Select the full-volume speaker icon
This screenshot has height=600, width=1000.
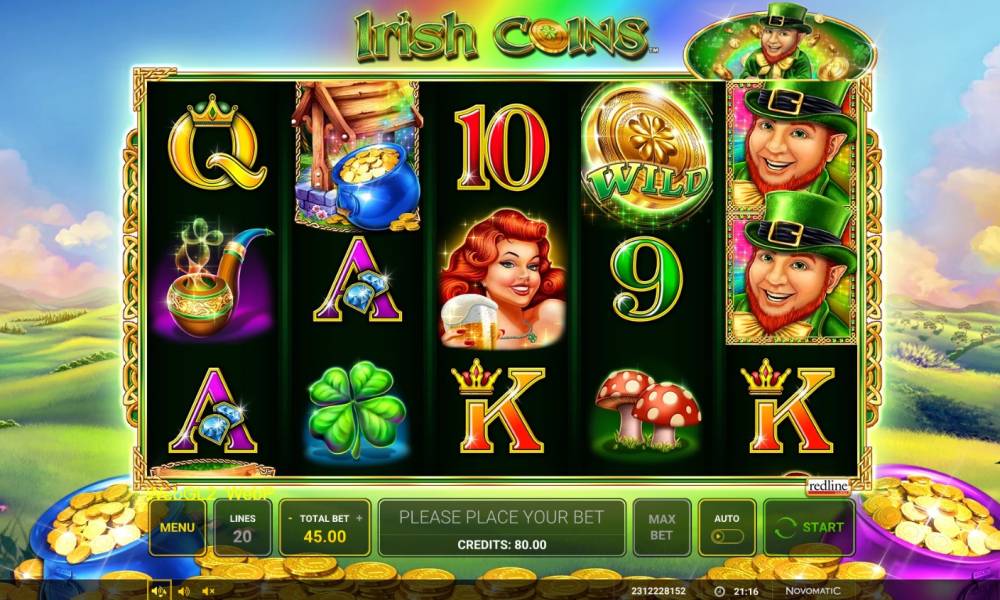tap(159, 592)
